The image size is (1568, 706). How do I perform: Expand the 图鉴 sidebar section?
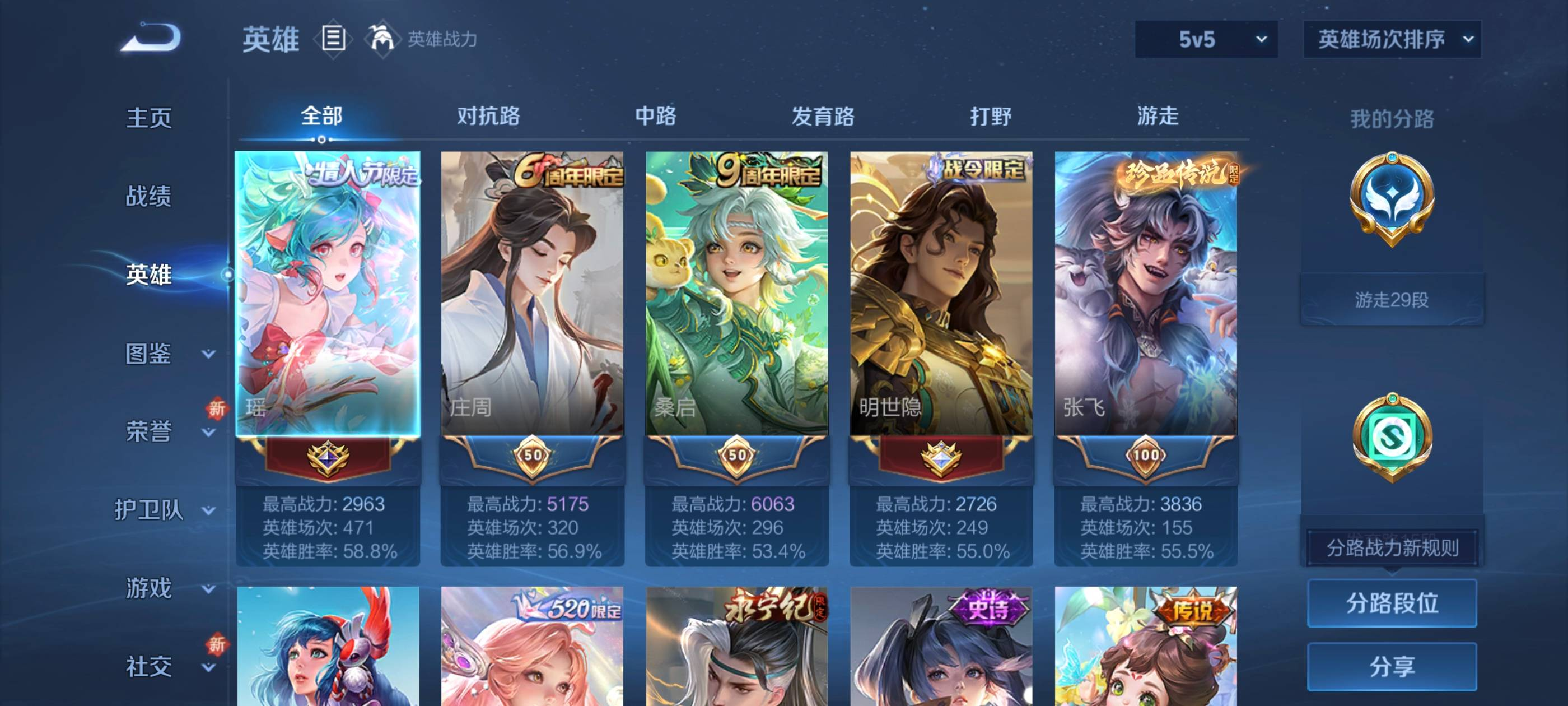(x=148, y=354)
